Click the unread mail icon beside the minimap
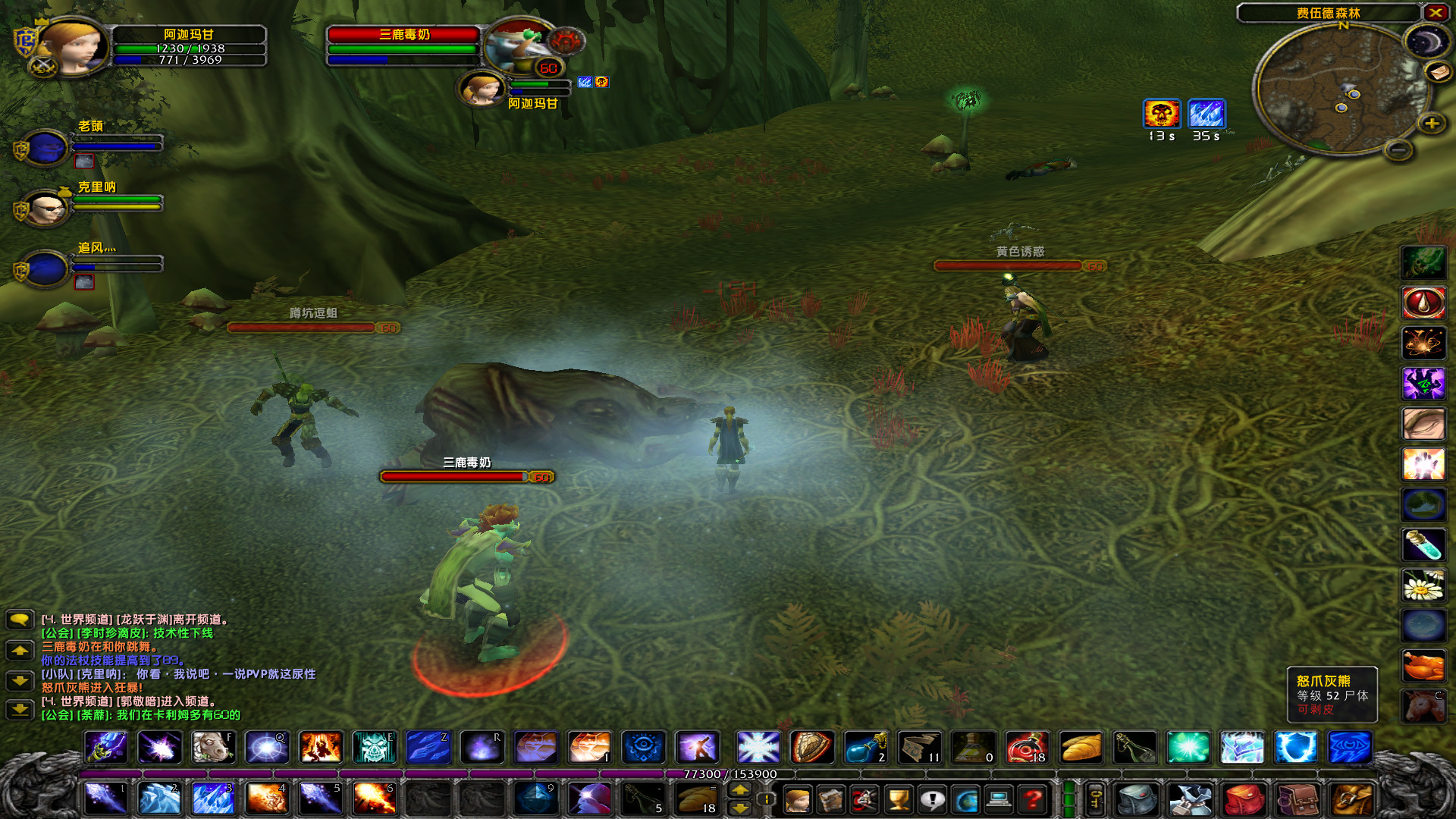1456x819 pixels. pyautogui.click(x=1439, y=72)
